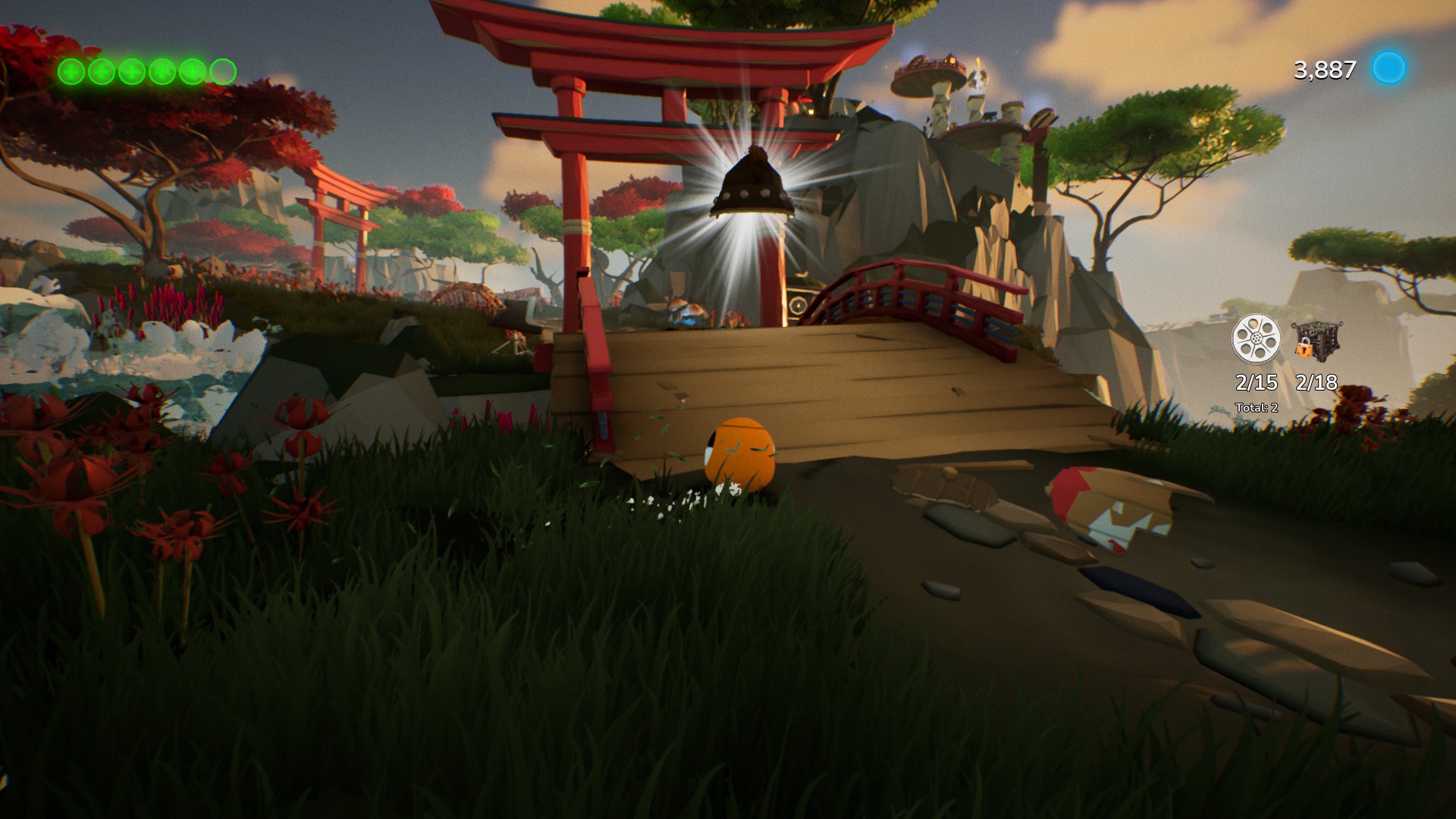1456x819 pixels.
Task: Click the blue orb currency icon
Action: (1389, 68)
